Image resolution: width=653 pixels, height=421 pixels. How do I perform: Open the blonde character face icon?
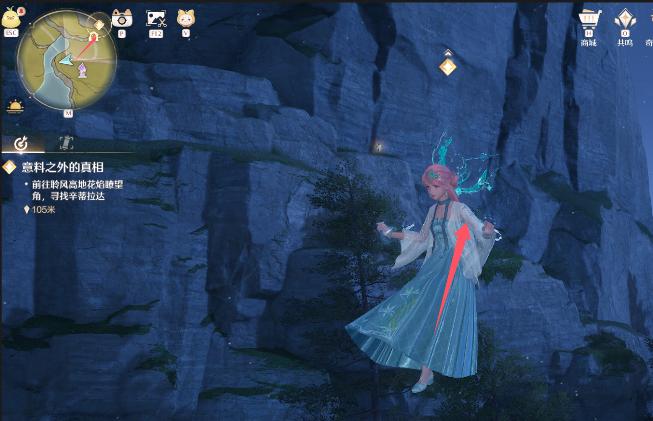pos(186,18)
